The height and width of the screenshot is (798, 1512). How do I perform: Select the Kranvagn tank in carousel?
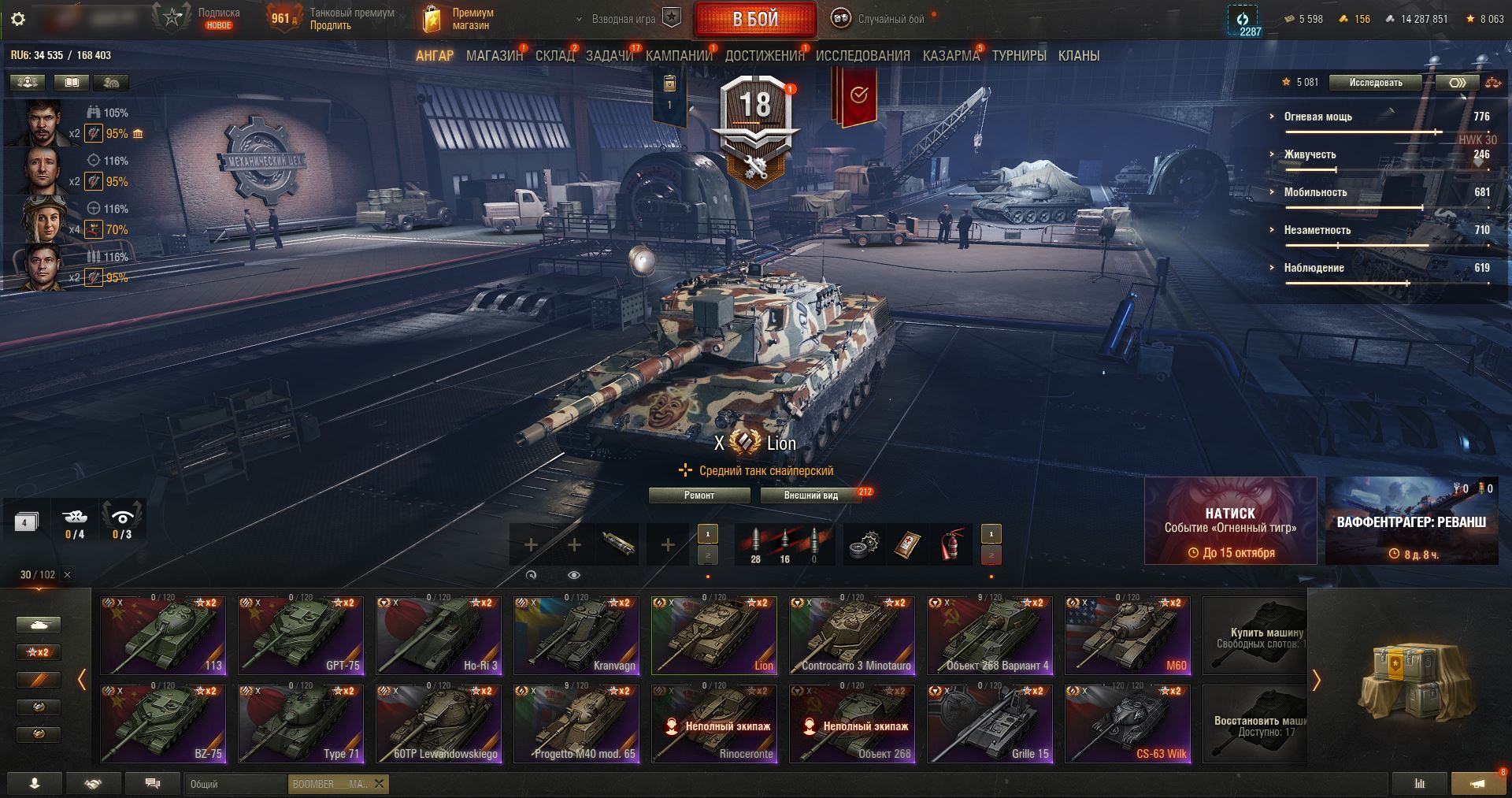[577, 635]
